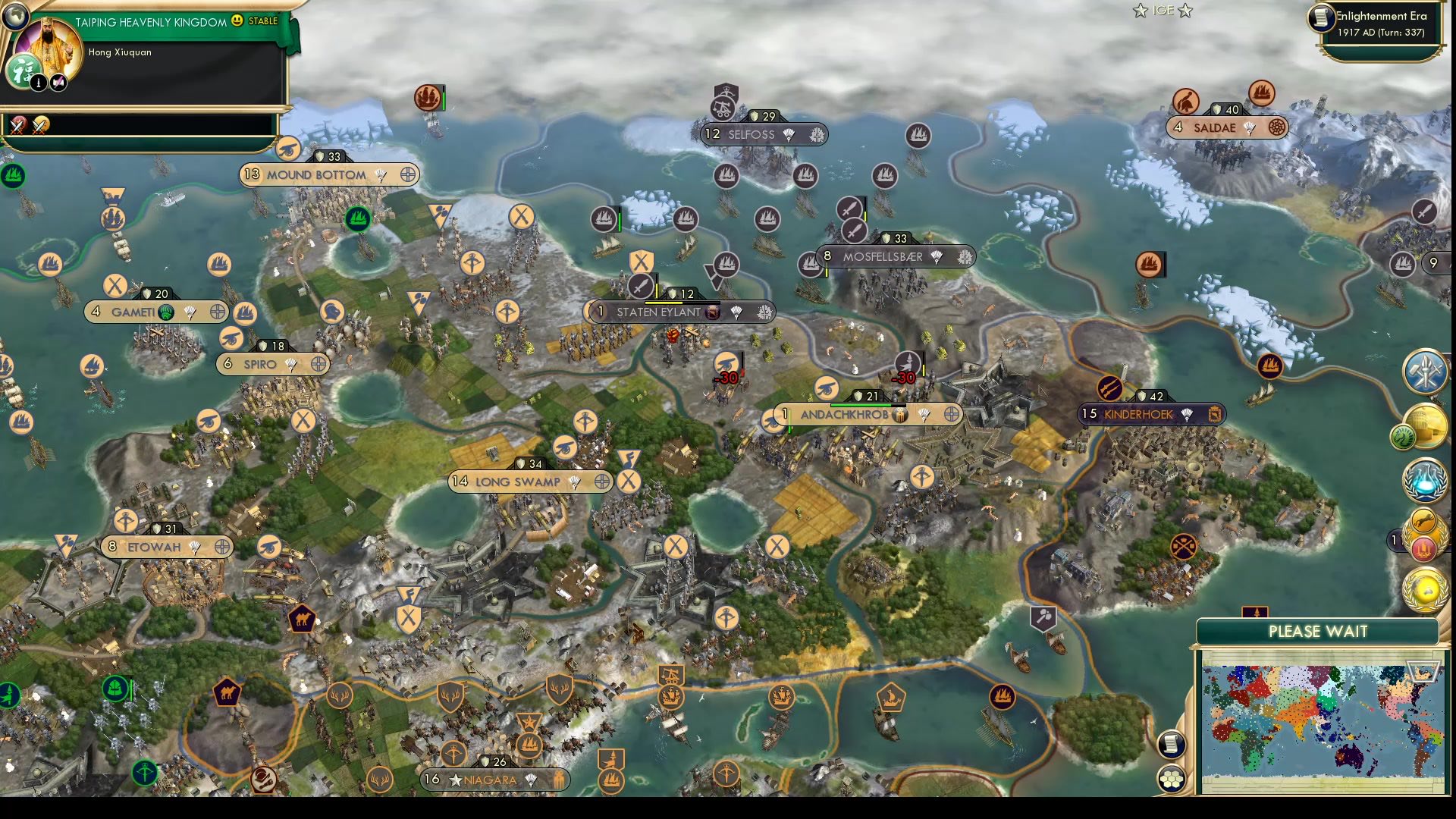
Task: Toggle the left star beside IGE
Action: 1139,11
